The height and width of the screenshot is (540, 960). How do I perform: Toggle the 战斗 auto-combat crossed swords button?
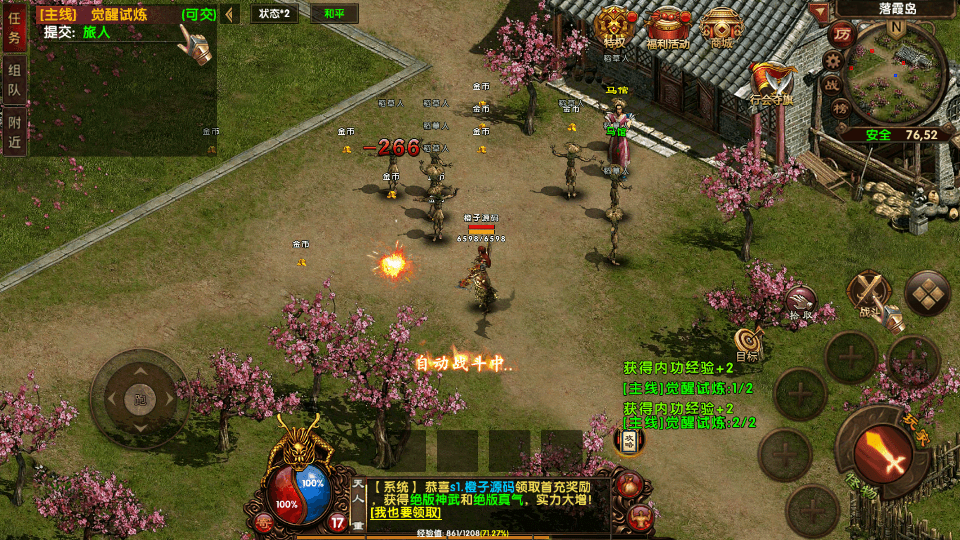[x=868, y=294]
